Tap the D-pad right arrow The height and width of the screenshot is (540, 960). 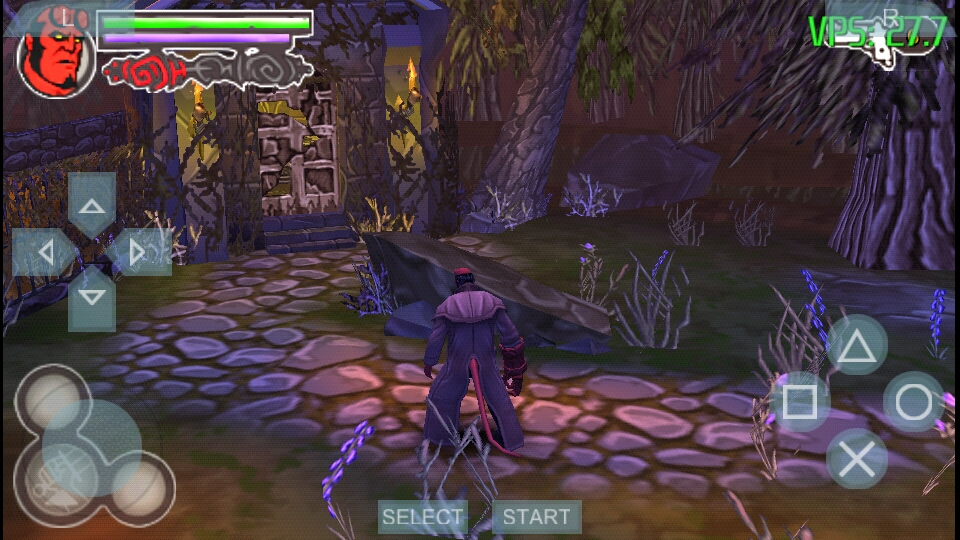click(x=137, y=252)
